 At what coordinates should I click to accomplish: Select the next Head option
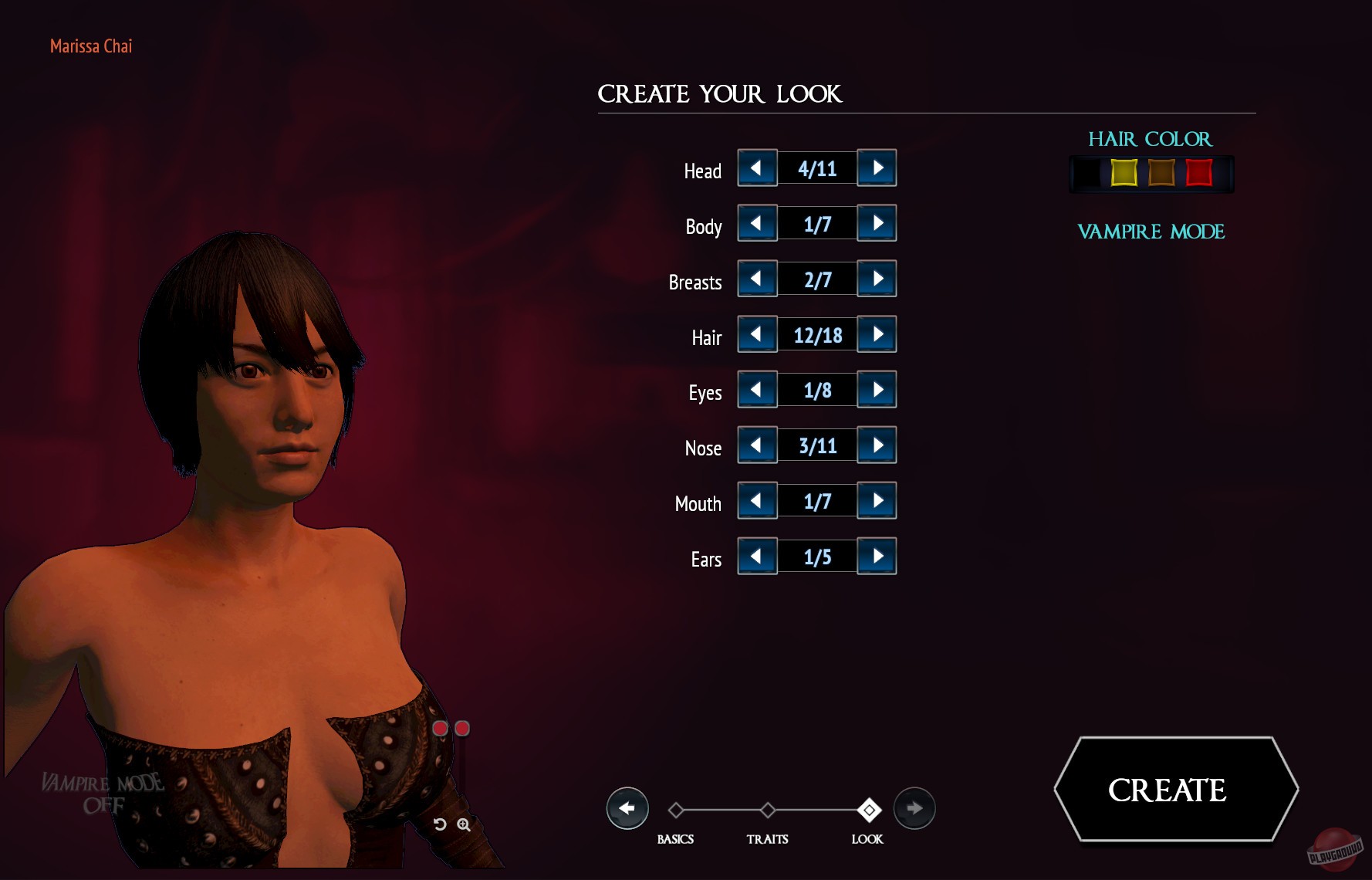pyautogui.click(x=877, y=168)
